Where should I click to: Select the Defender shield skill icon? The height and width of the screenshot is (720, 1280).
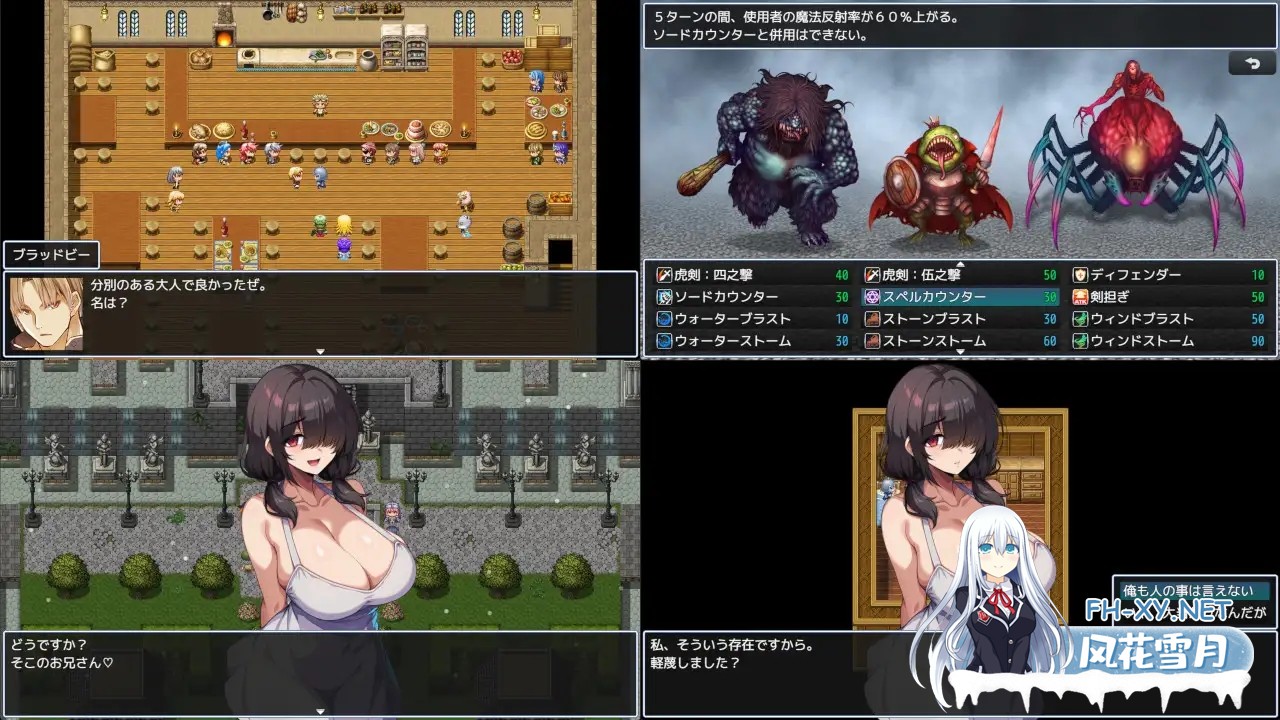click(x=1078, y=272)
